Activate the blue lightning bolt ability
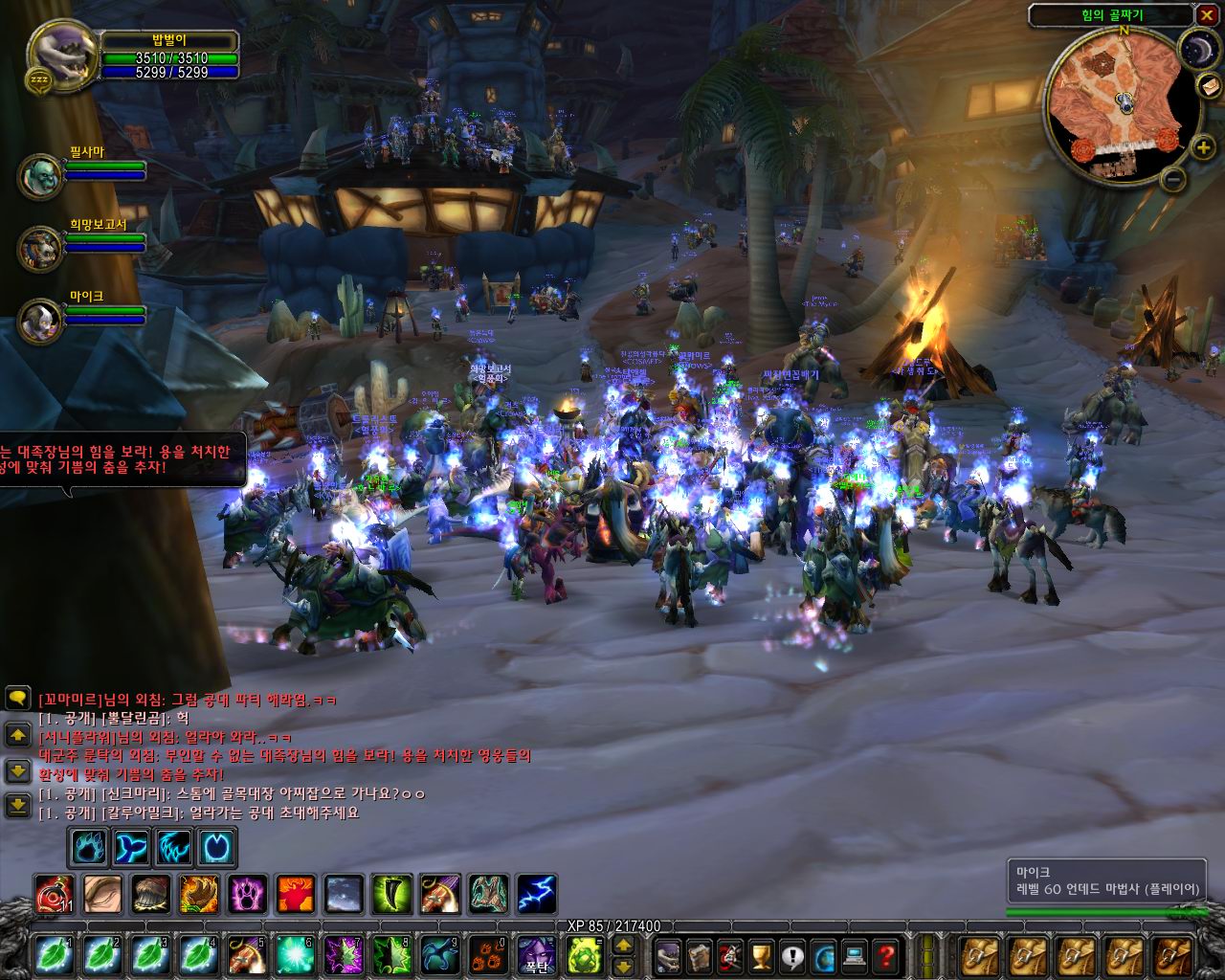The height and width of the screenshot is (980, 1225). tap(536, 895)
